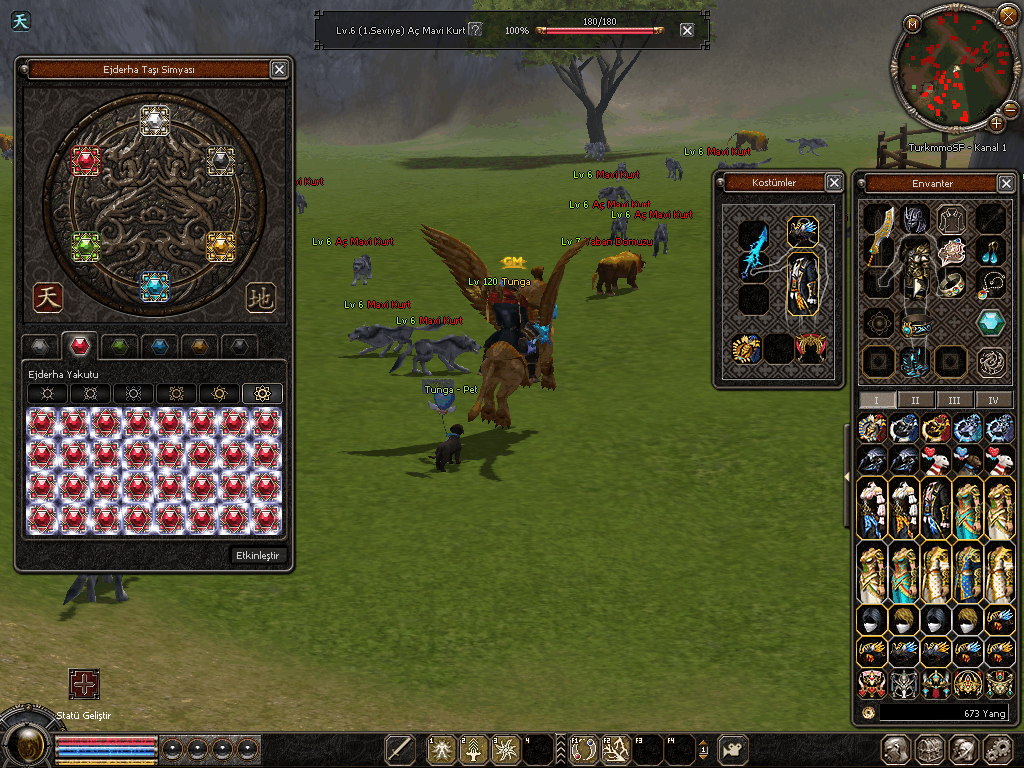This screenshot has width=1024, height=768.
Task: Switch to the green dragon stone tab
Action: coord(119,346)
